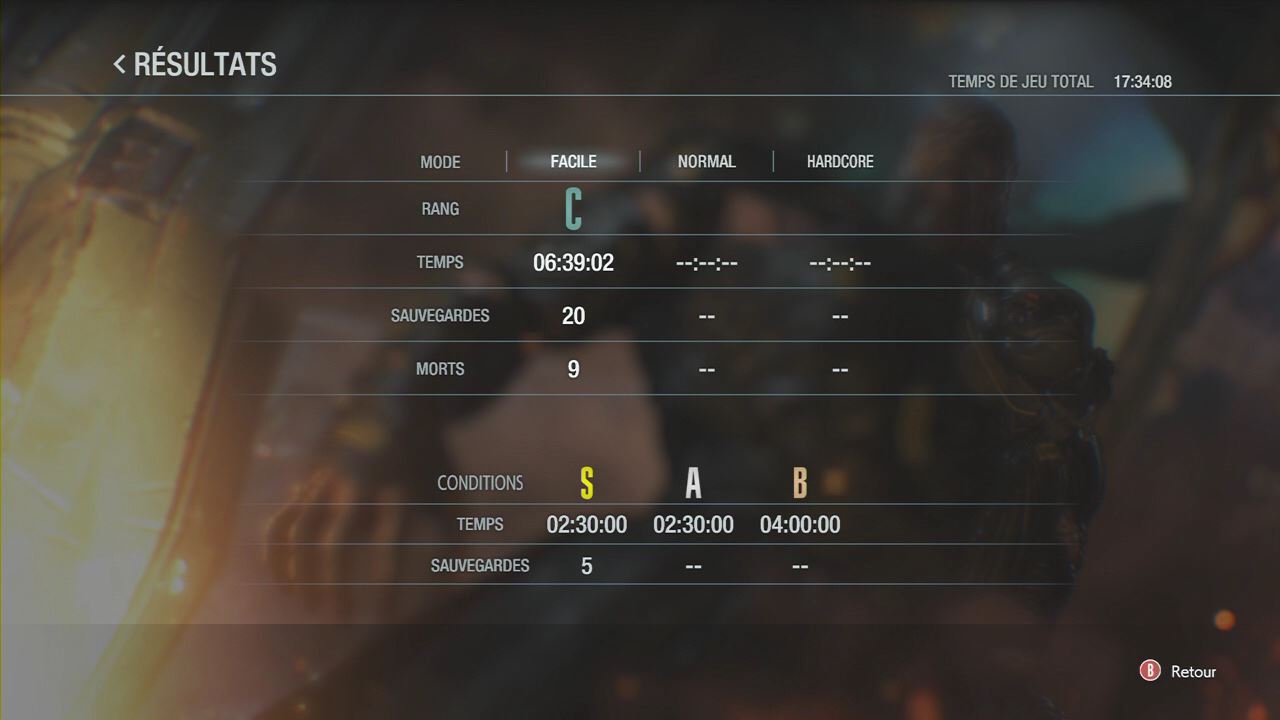
Task: Switch to the Hardcore mode column
Action: 840,162
